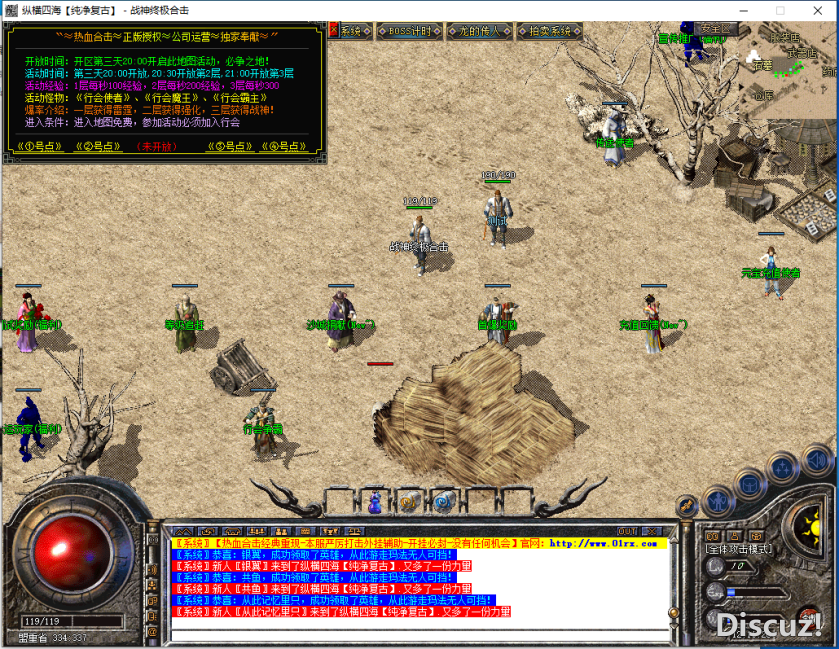Select the ②号点 teleport link

97,146
